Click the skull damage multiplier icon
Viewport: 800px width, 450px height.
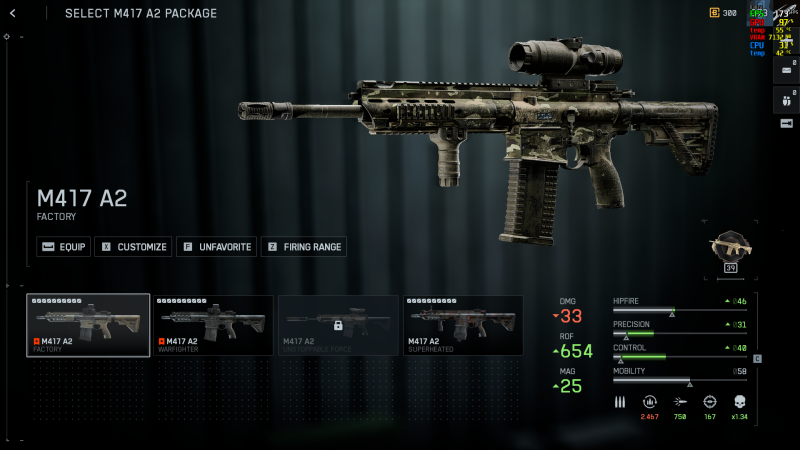point(740,402)
